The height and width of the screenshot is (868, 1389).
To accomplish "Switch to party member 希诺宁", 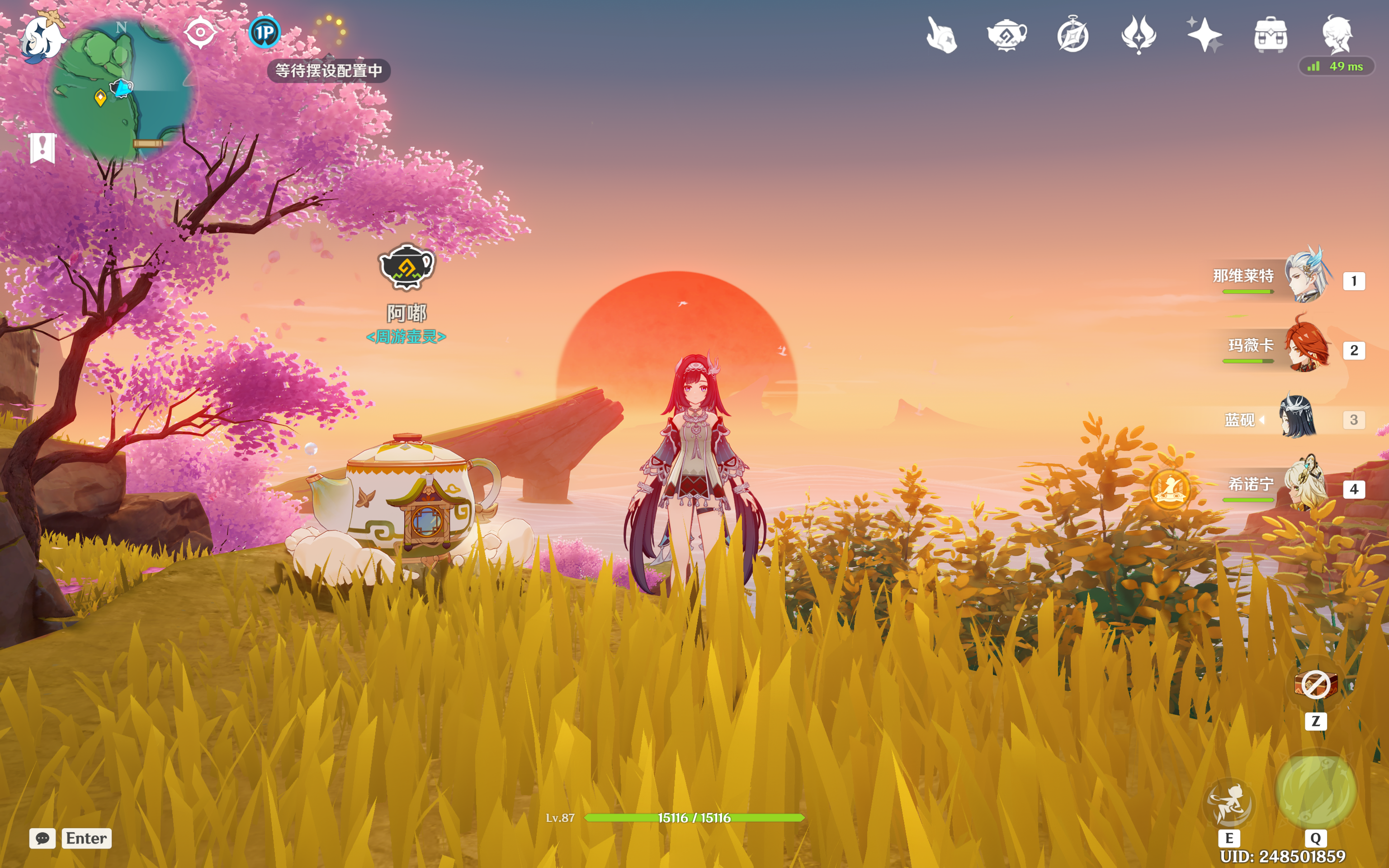I will point(1307,488).
